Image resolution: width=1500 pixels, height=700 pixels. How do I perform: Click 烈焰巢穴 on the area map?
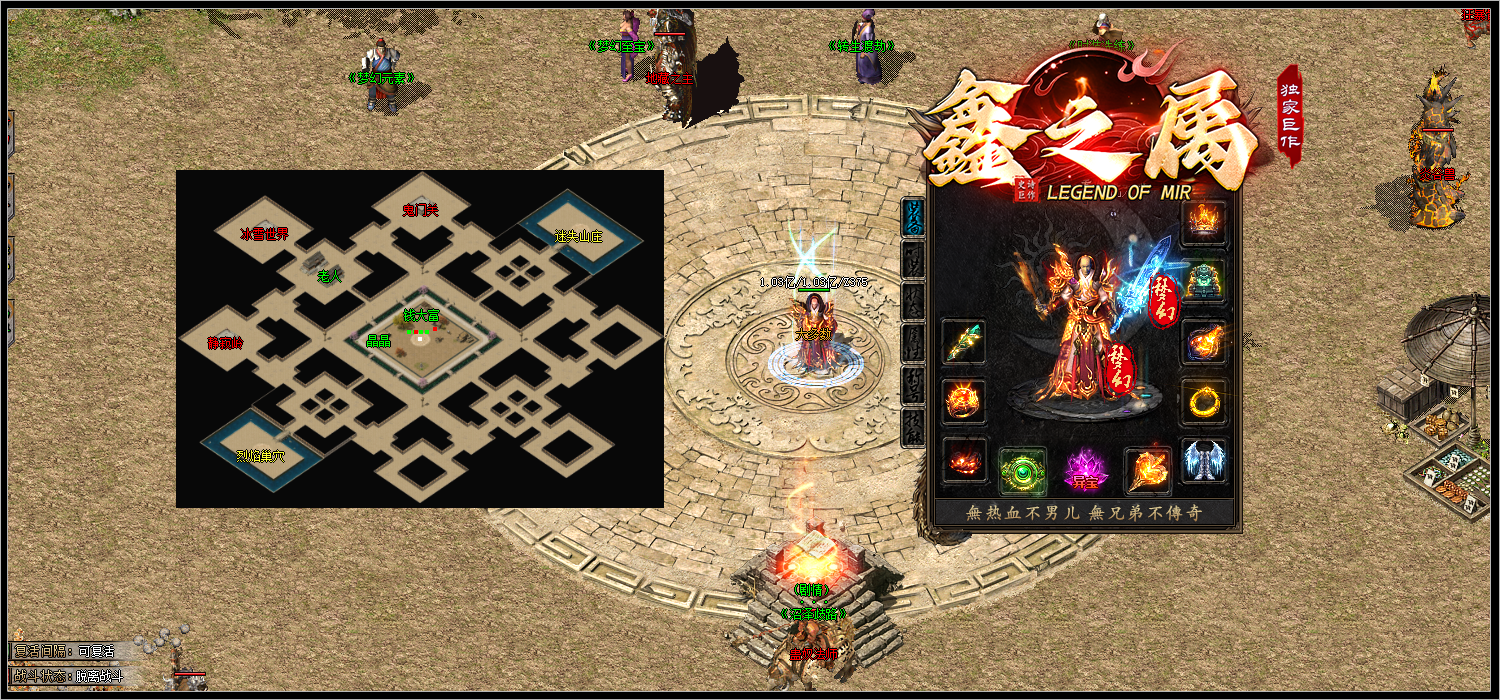(260, 456)
